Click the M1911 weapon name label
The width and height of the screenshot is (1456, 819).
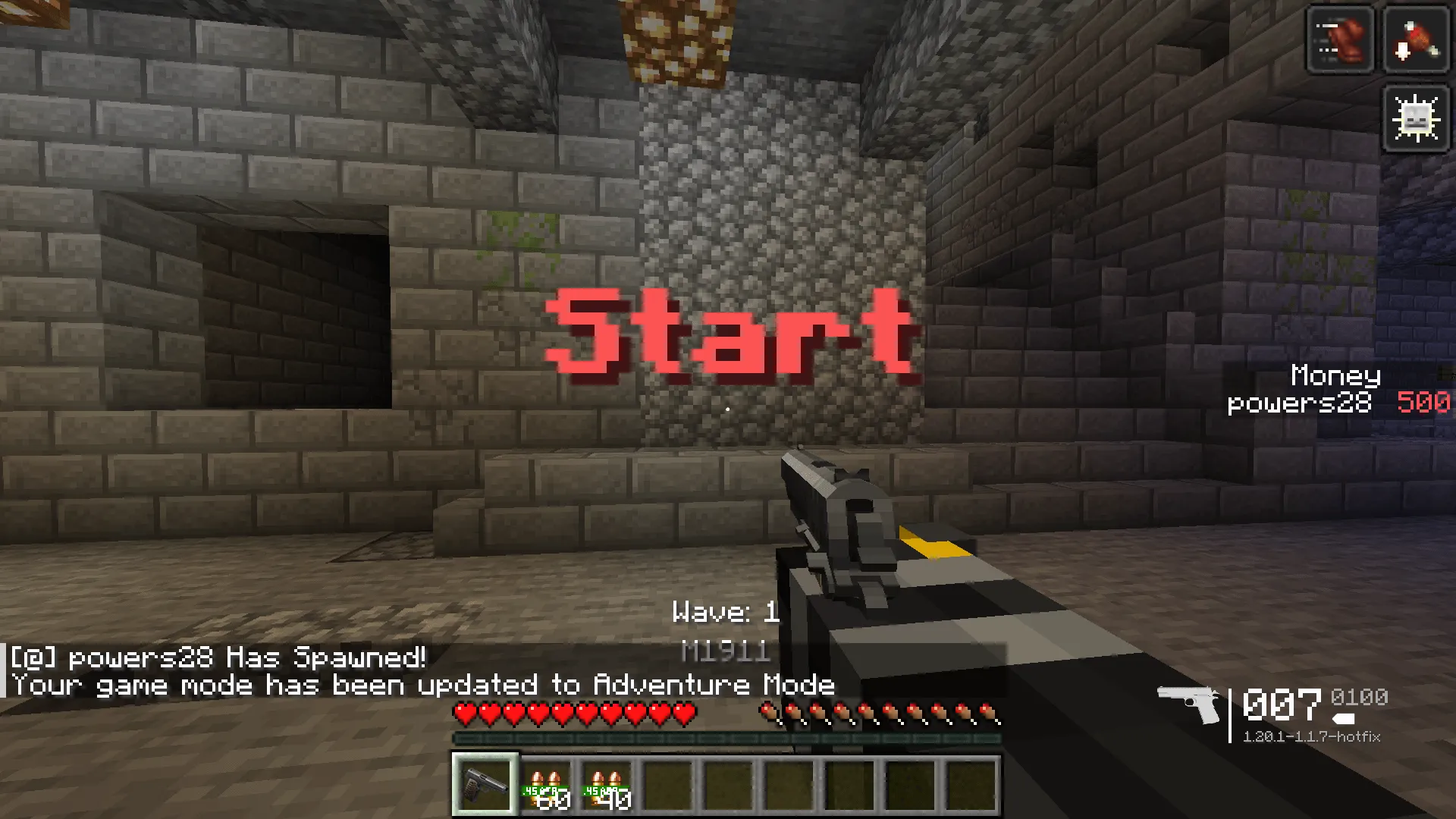726,651
